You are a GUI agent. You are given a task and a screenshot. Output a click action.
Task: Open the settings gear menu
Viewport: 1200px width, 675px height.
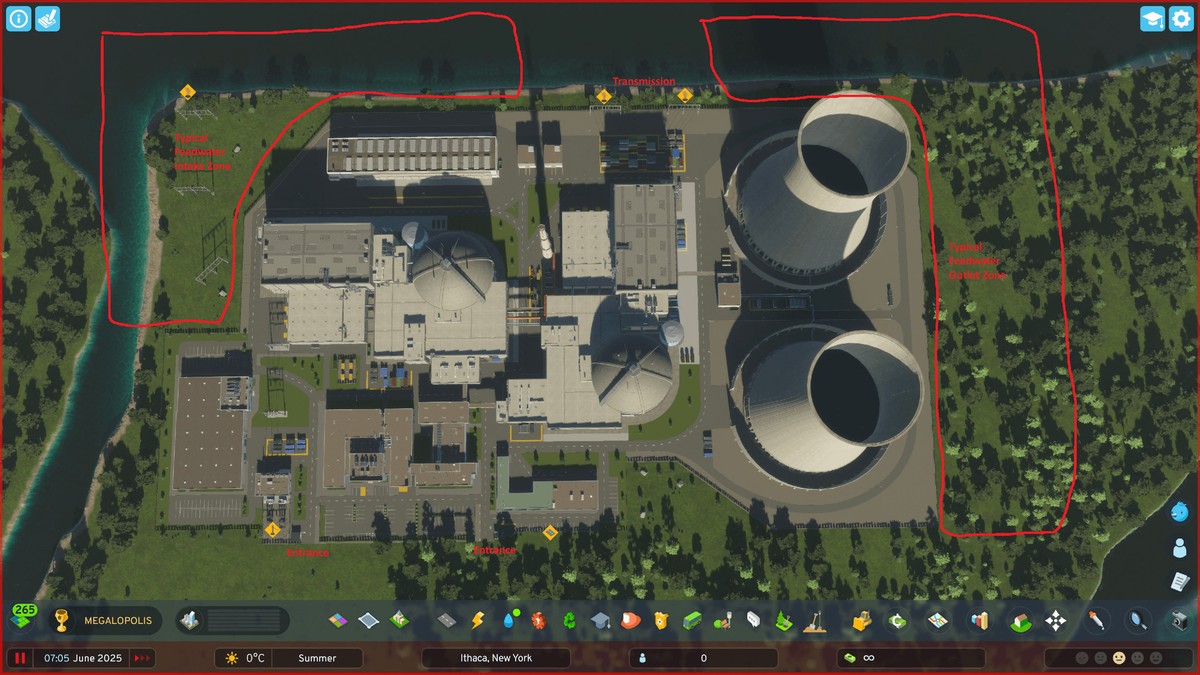coord(1181,19)
